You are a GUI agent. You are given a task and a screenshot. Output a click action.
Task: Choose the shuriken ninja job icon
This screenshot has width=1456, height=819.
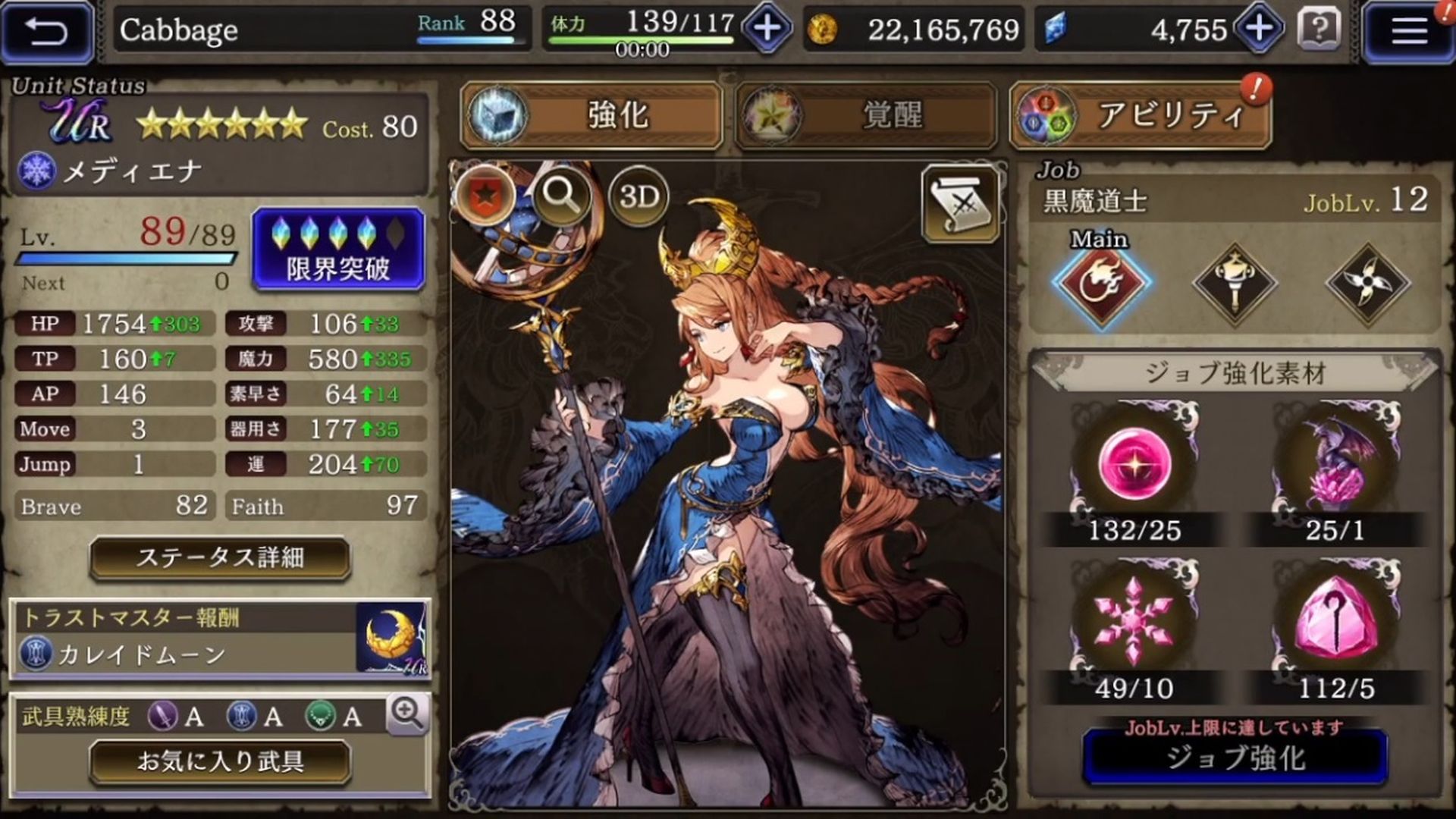click(1367, 284)
